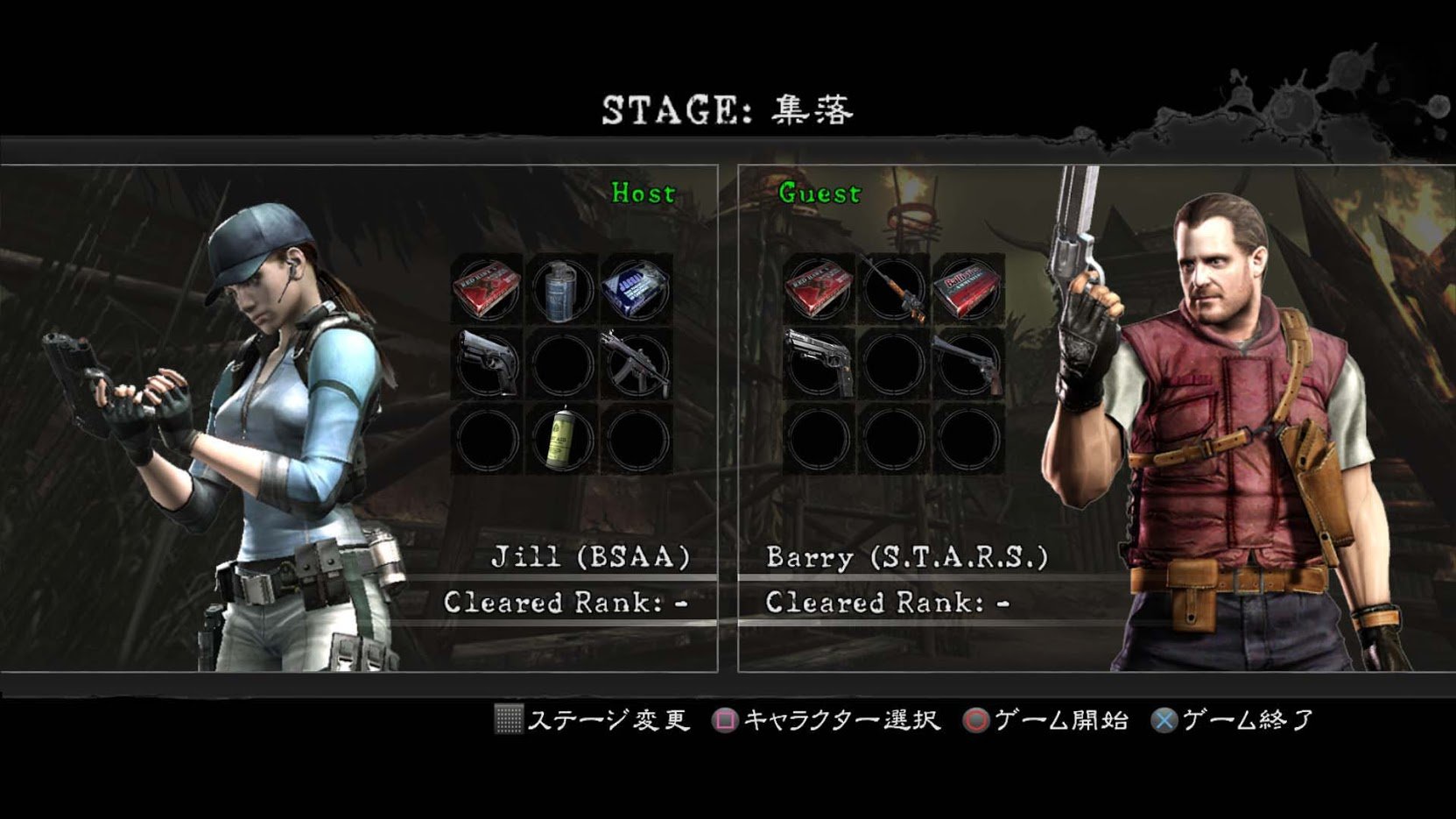1456x819 pixels.
Task: Select Jill's machine gun ammo box
Action: (x=635, y=289)
